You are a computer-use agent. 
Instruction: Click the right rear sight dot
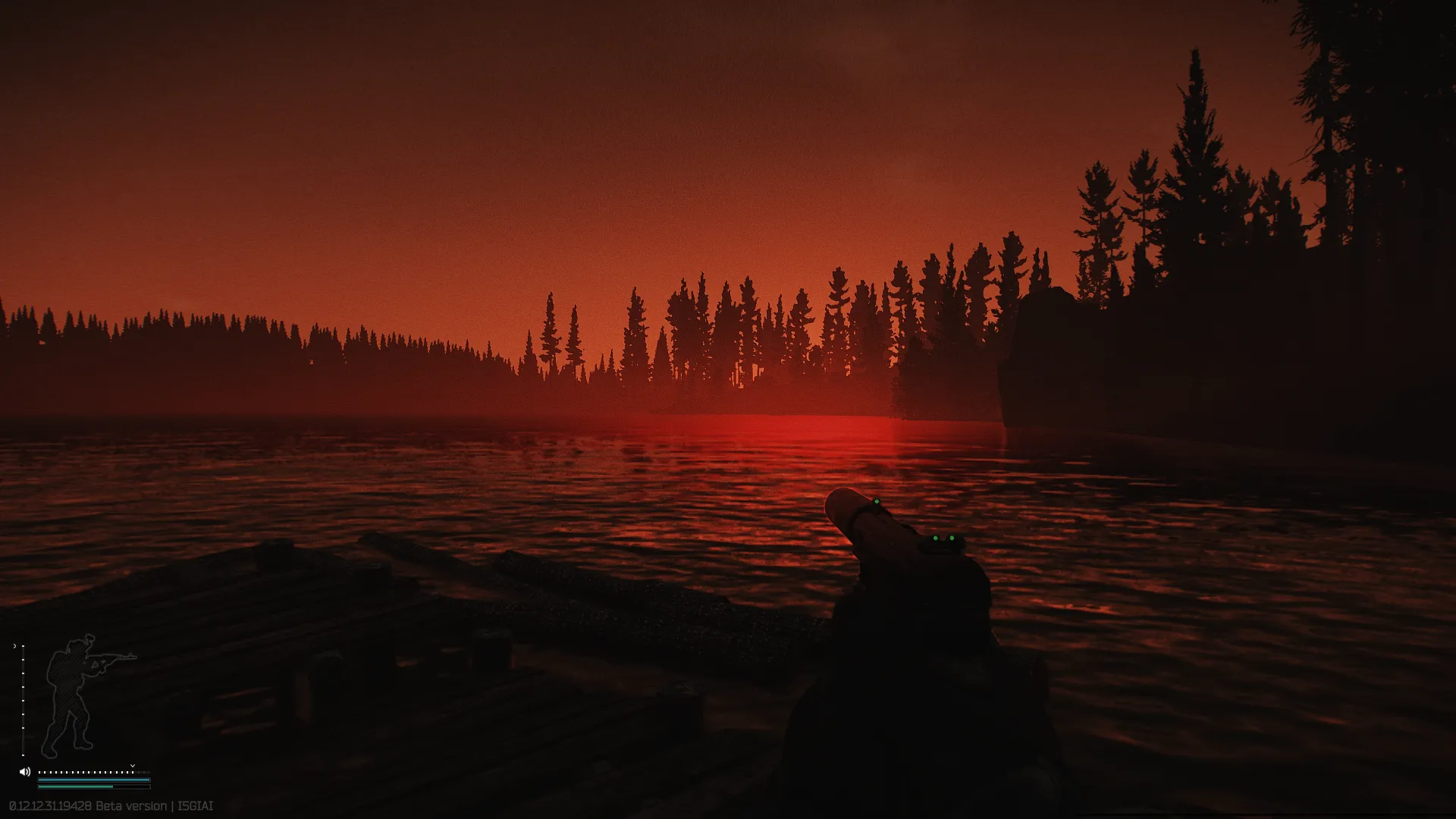[x=952, y=538]
